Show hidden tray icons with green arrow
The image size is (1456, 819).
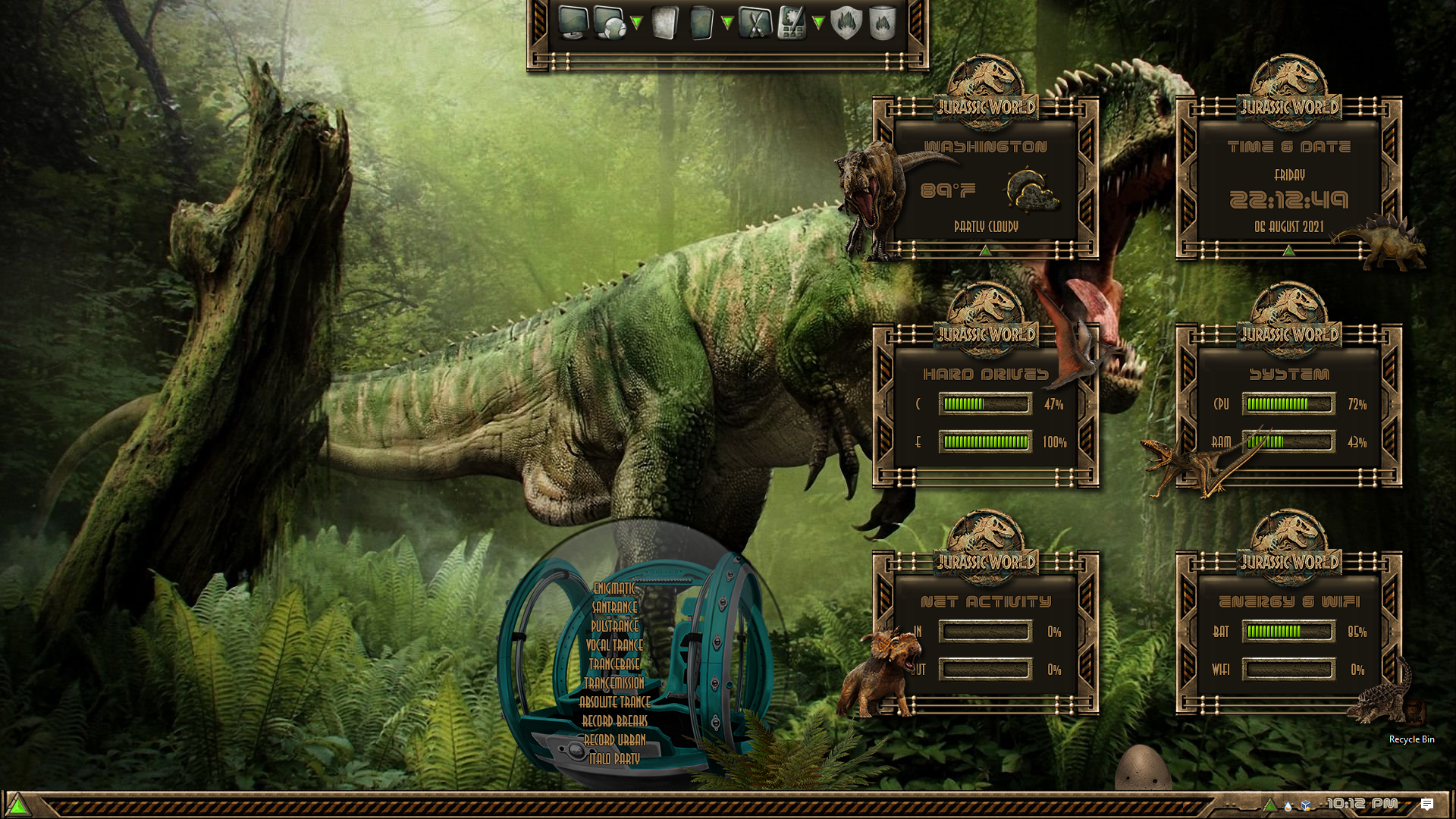[1269, 805]
